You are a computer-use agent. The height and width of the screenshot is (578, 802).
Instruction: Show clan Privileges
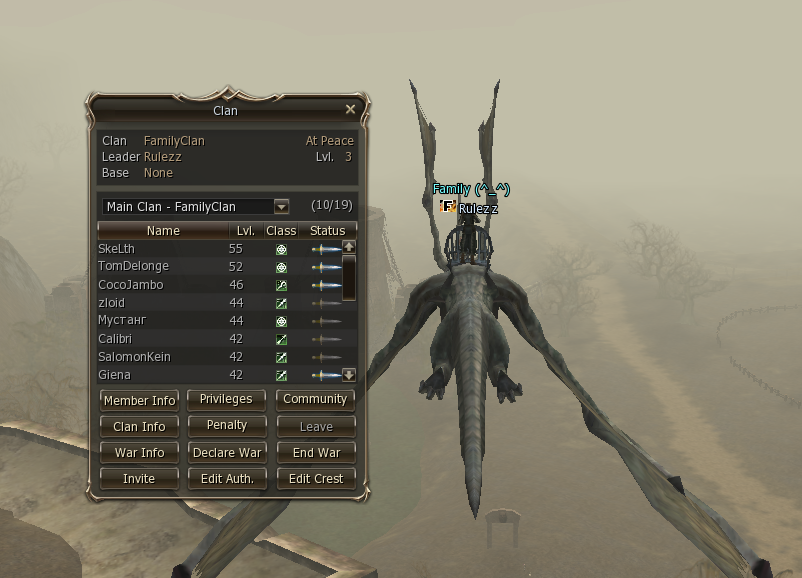coord(227,399)
